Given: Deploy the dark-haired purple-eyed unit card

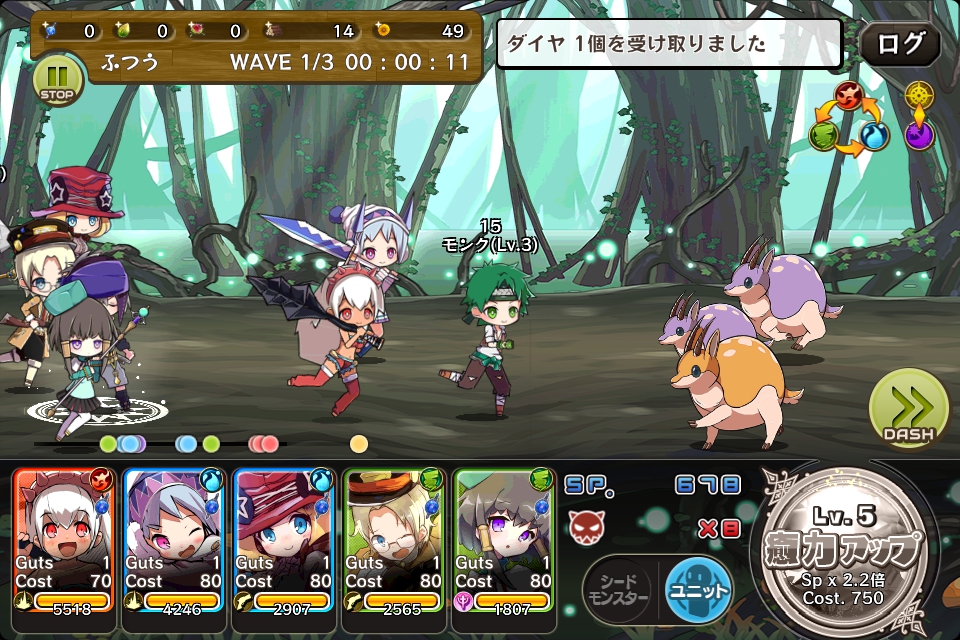Looking at the screenshot, I should (x=504, y=537).
